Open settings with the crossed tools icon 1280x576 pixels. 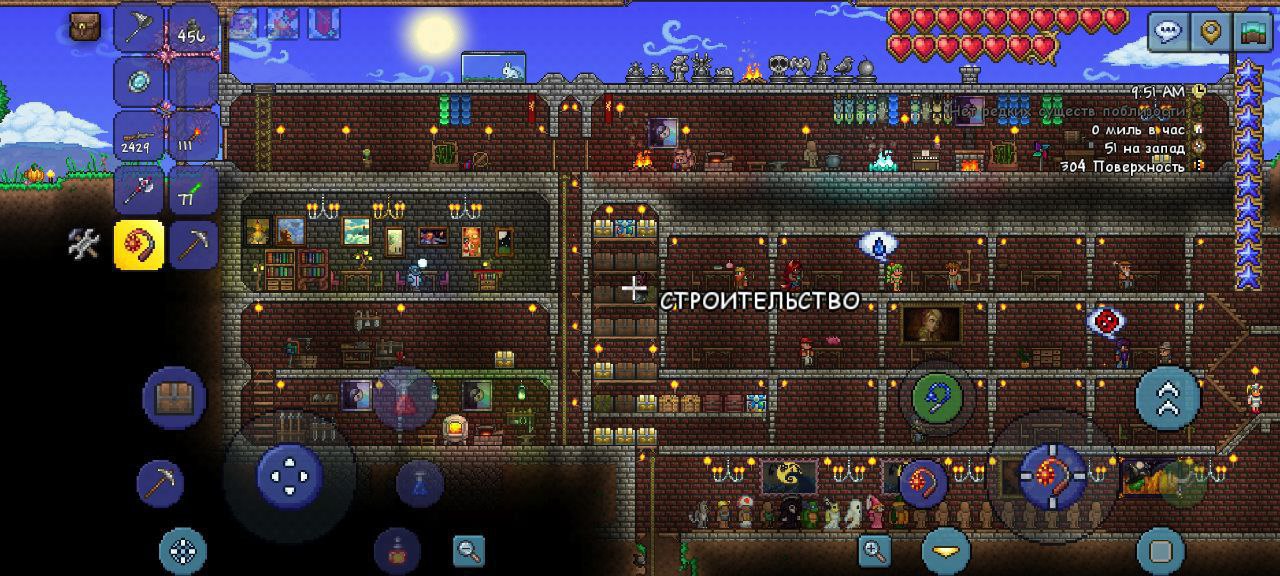[x=84, y=243]
